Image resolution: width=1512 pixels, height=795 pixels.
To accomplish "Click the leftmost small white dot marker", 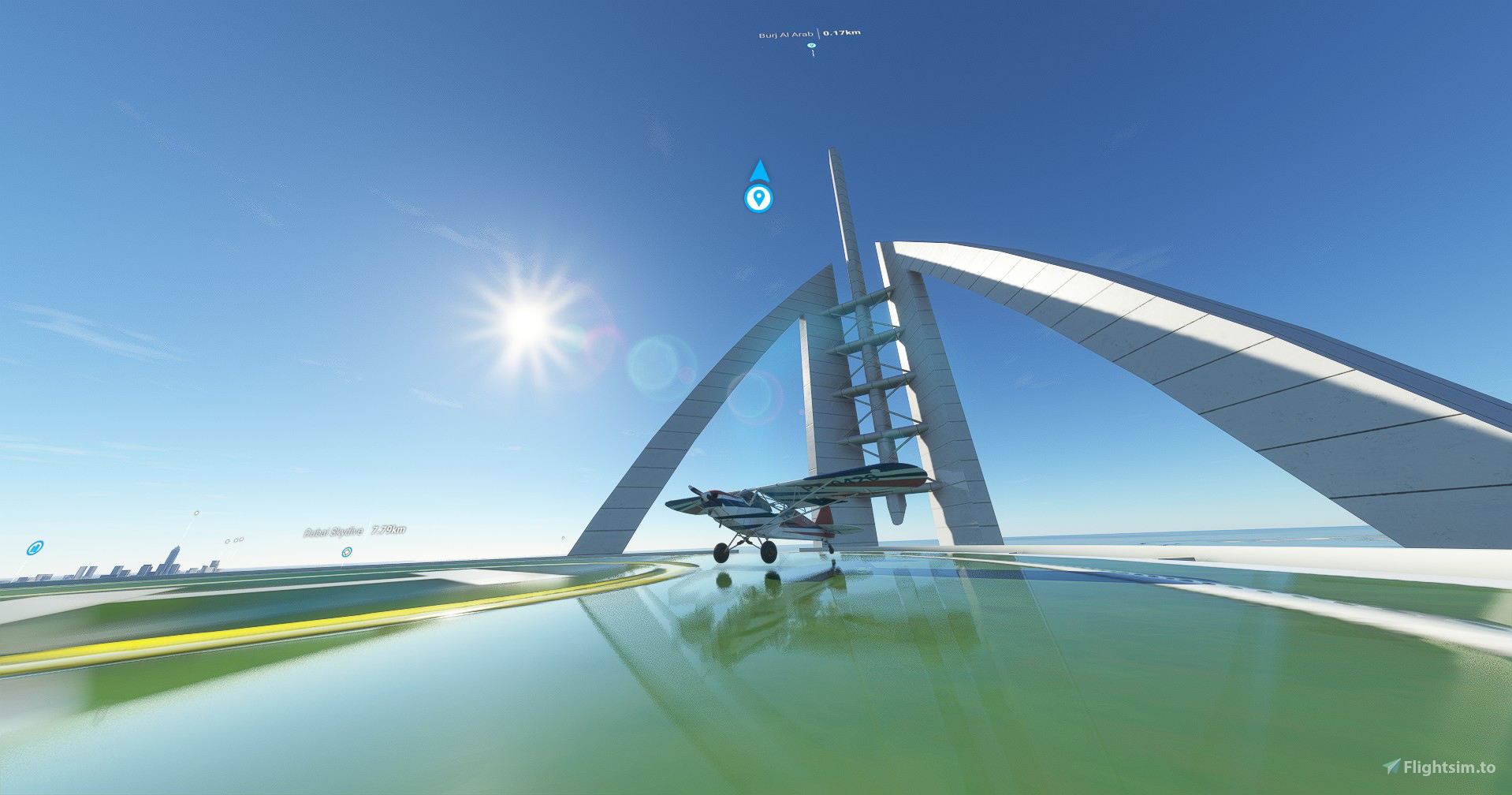I will point(227,542).
